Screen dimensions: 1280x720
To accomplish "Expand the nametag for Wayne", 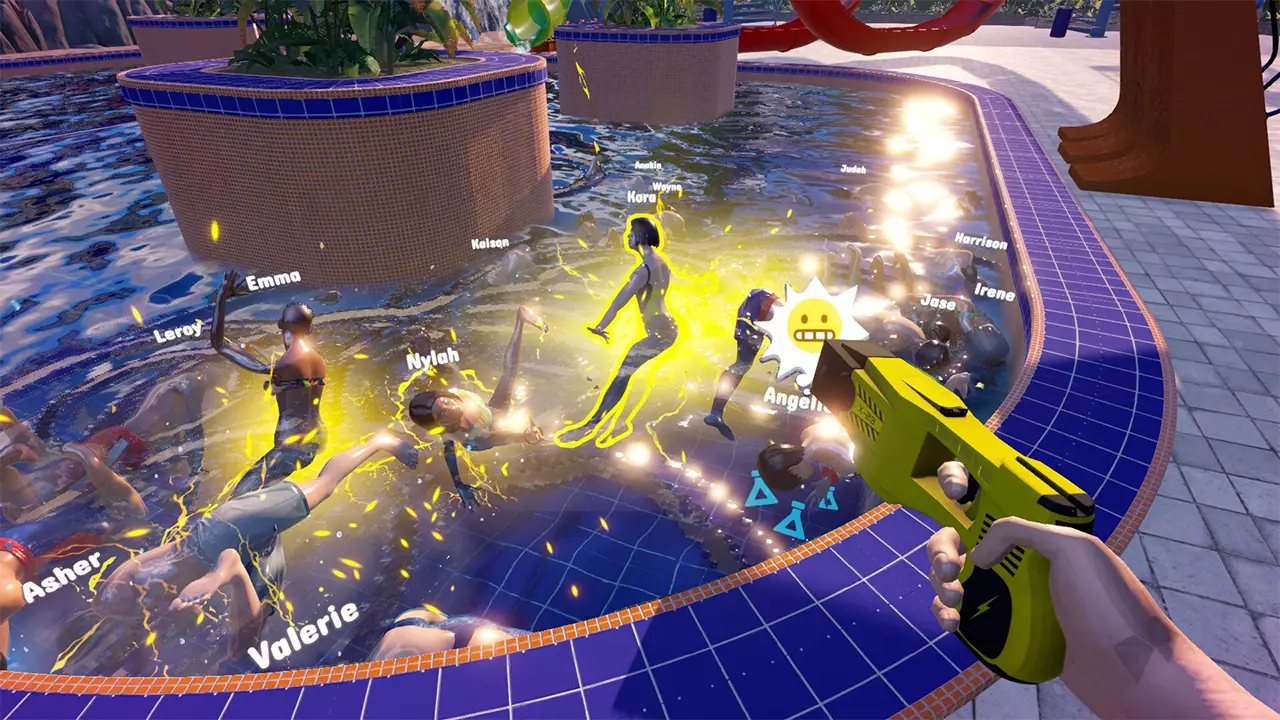I will pyautogui.click(x=667, y=187).
